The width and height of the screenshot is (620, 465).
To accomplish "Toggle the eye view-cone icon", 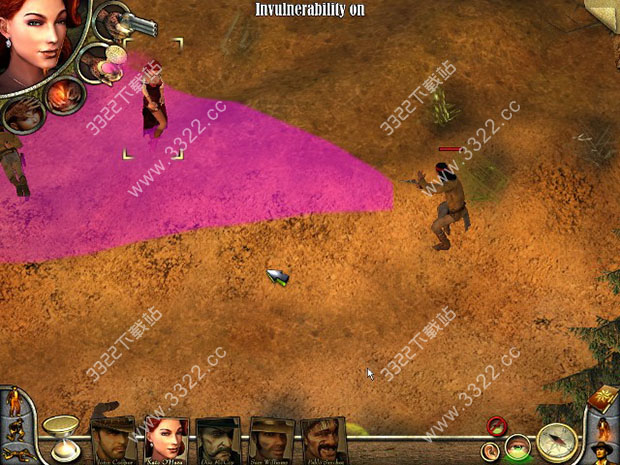I will point(517,447).
